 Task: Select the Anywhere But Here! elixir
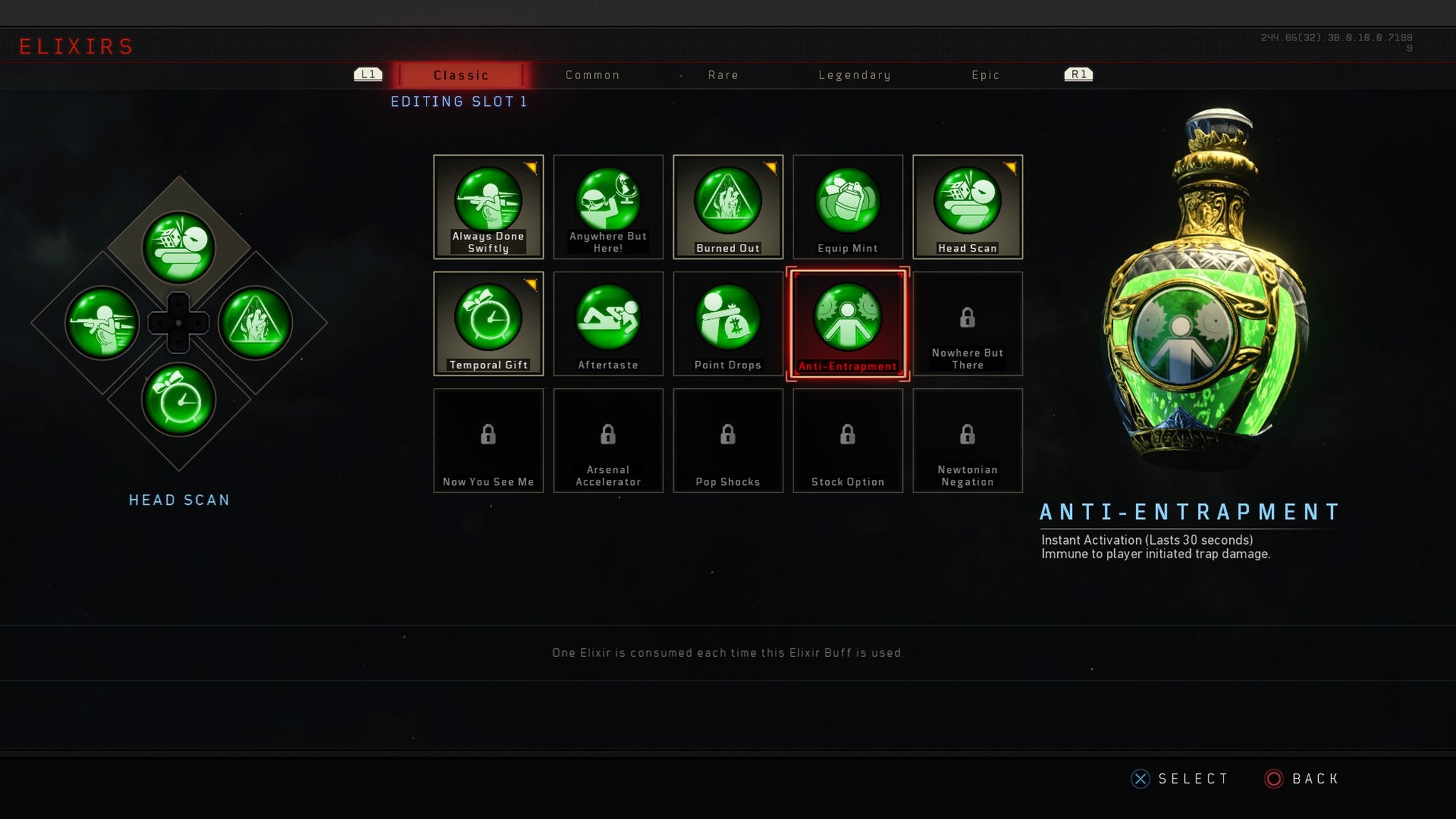[x=608, y=206]
